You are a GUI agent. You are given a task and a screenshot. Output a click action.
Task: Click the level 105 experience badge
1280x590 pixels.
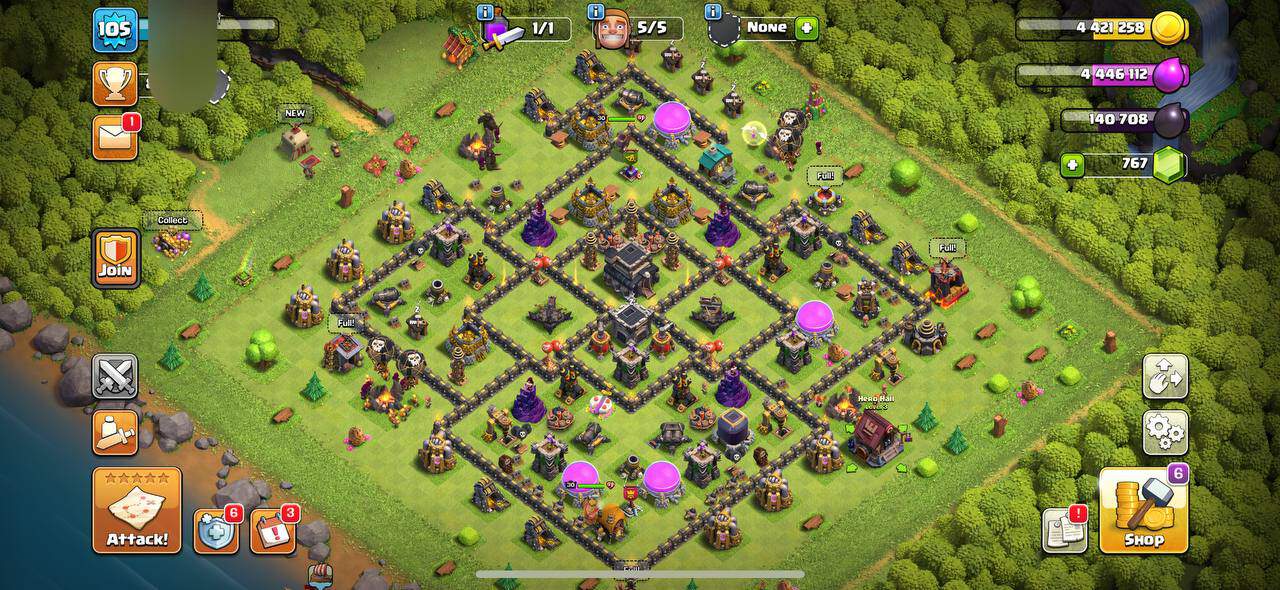click(x=115, y=30)
